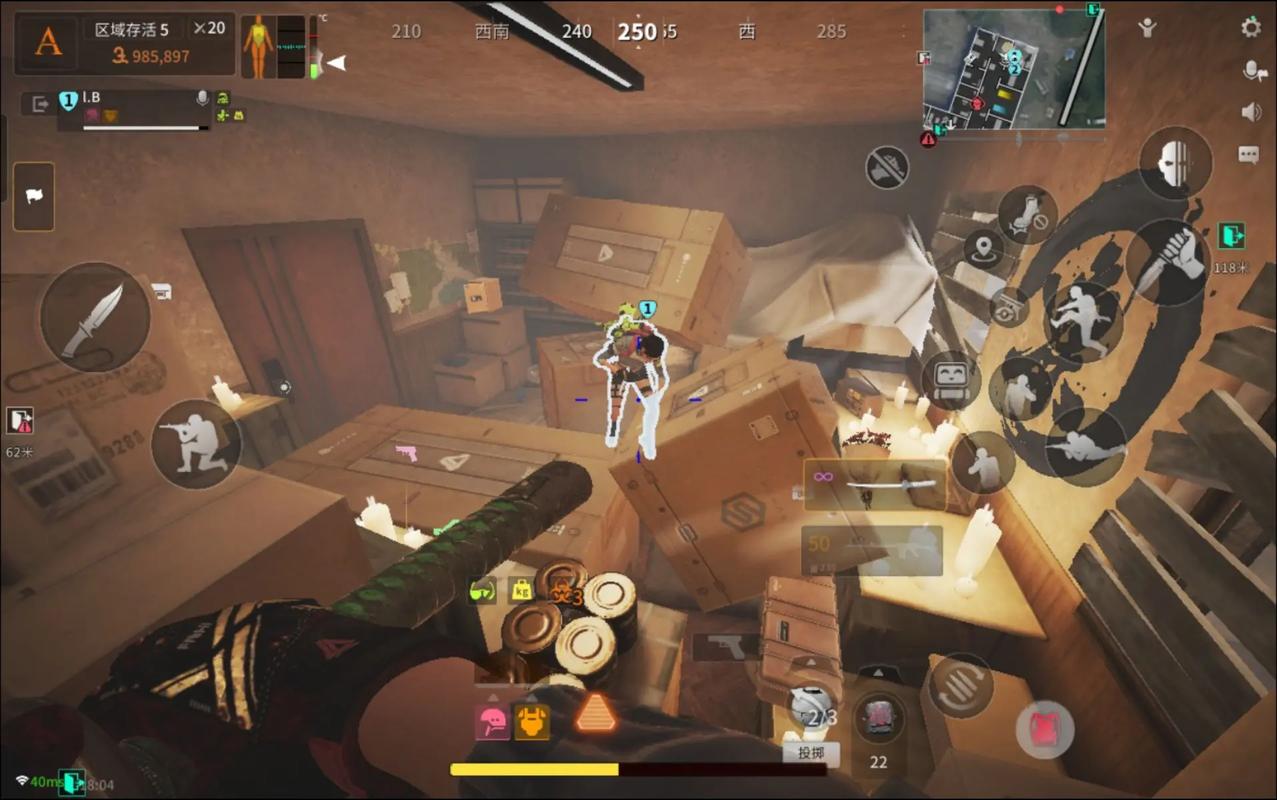Tap the jump running-figure button
Image resolution: width=1277 pixels, height=800 pixels.
coord(1082,320)
